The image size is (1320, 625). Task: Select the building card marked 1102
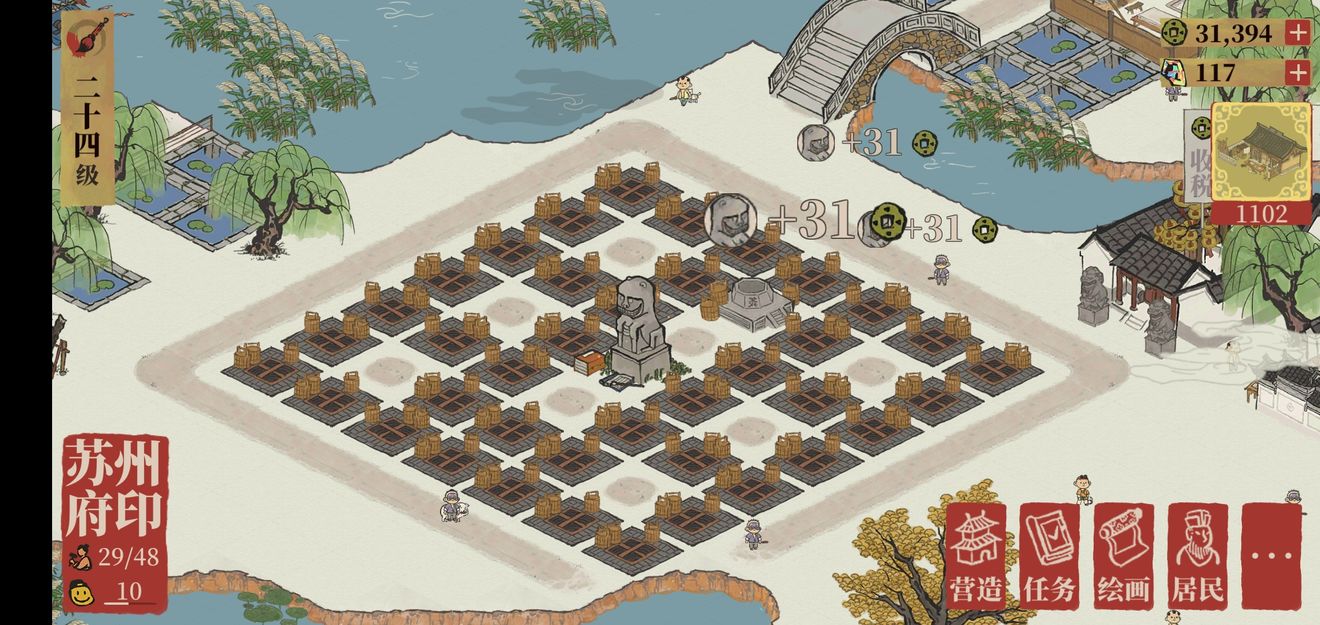pyautogui.click(x=1260, y=160)
